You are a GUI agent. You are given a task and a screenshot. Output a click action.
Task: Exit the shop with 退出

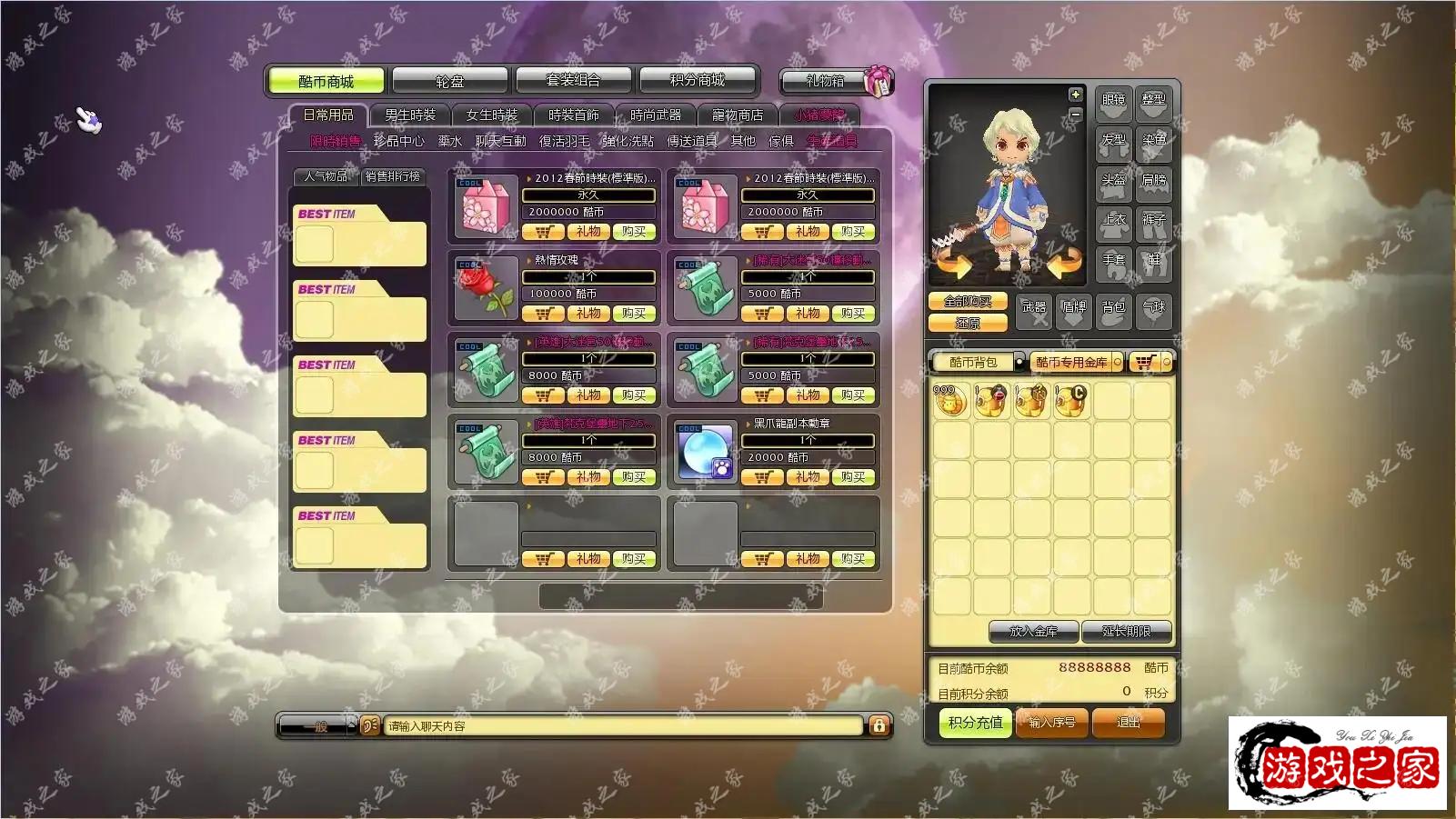(1128, 723)
